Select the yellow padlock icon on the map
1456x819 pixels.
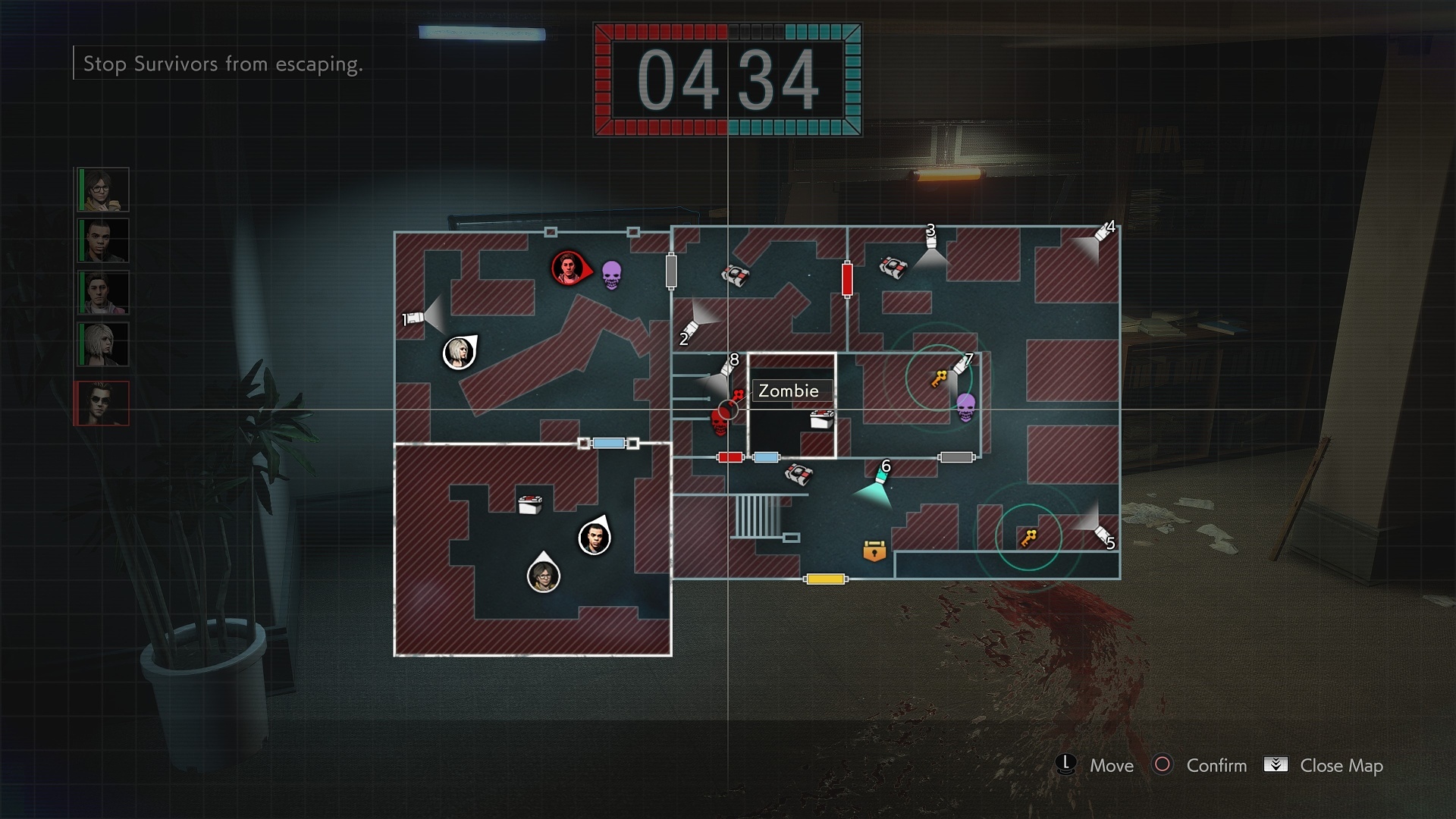[x=874, y=551]
